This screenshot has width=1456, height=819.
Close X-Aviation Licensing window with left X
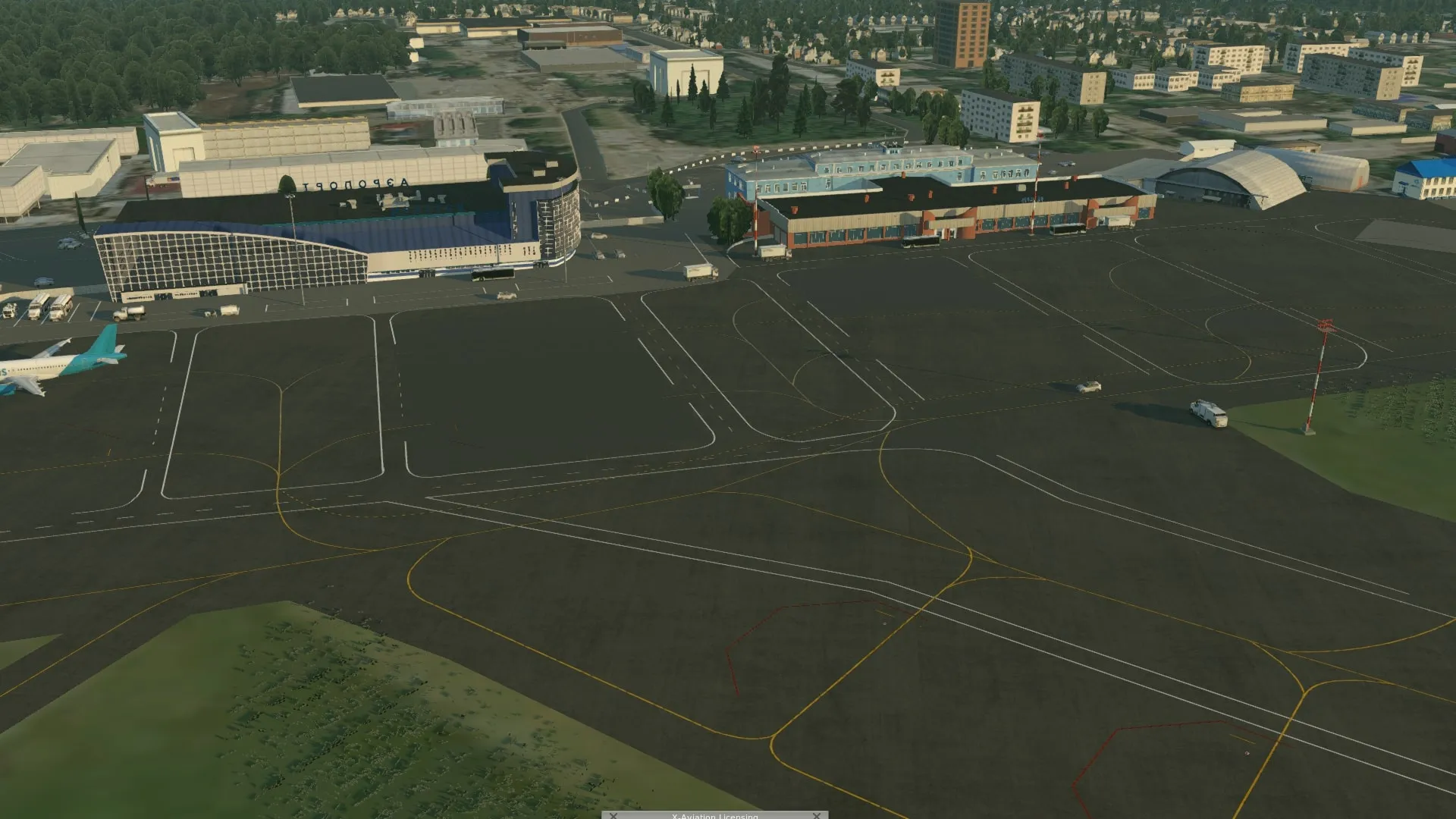[x=613, y=816]
